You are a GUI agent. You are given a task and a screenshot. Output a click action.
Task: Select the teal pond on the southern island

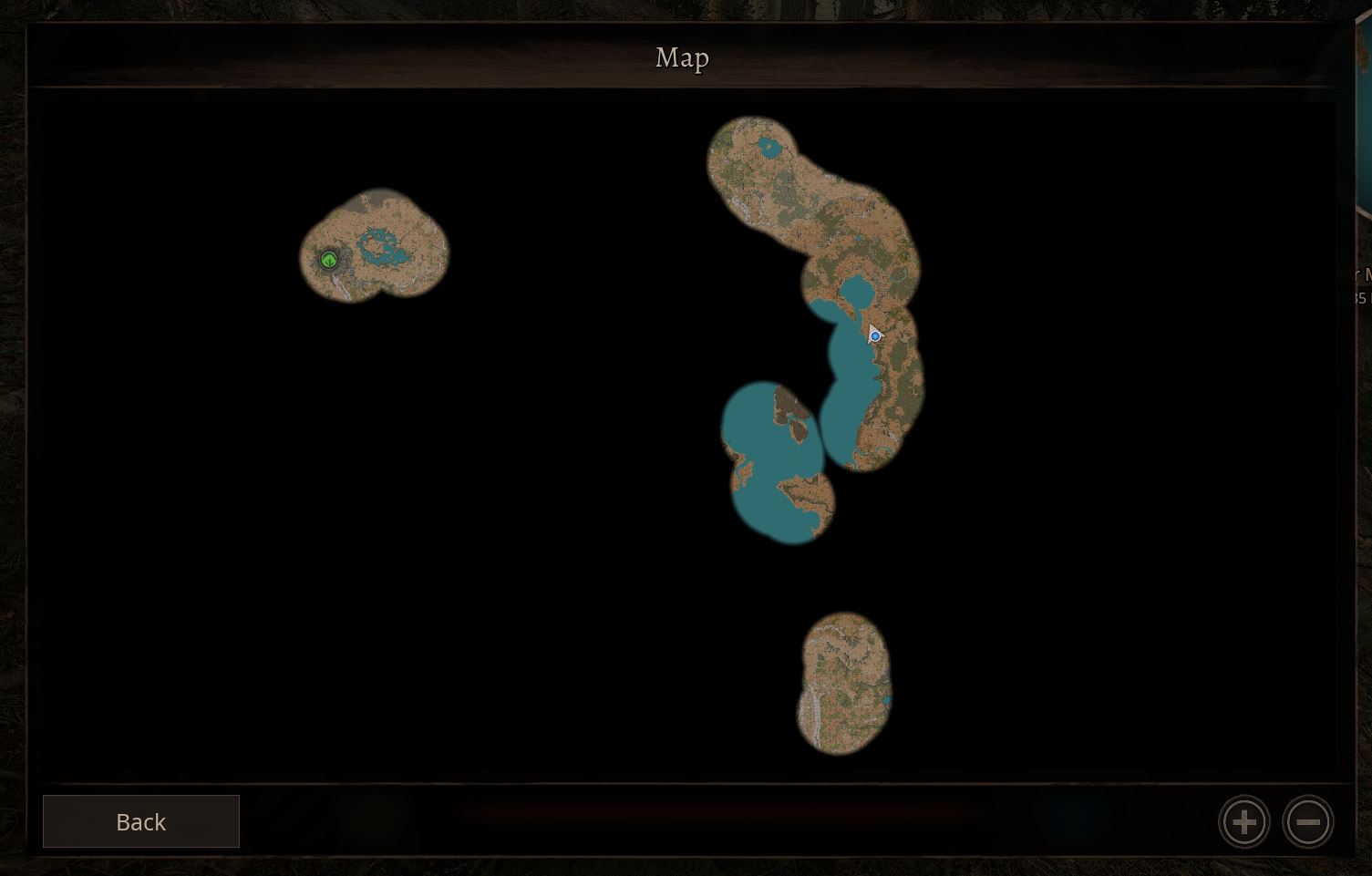pyautogui.click(x=885, y=698)
